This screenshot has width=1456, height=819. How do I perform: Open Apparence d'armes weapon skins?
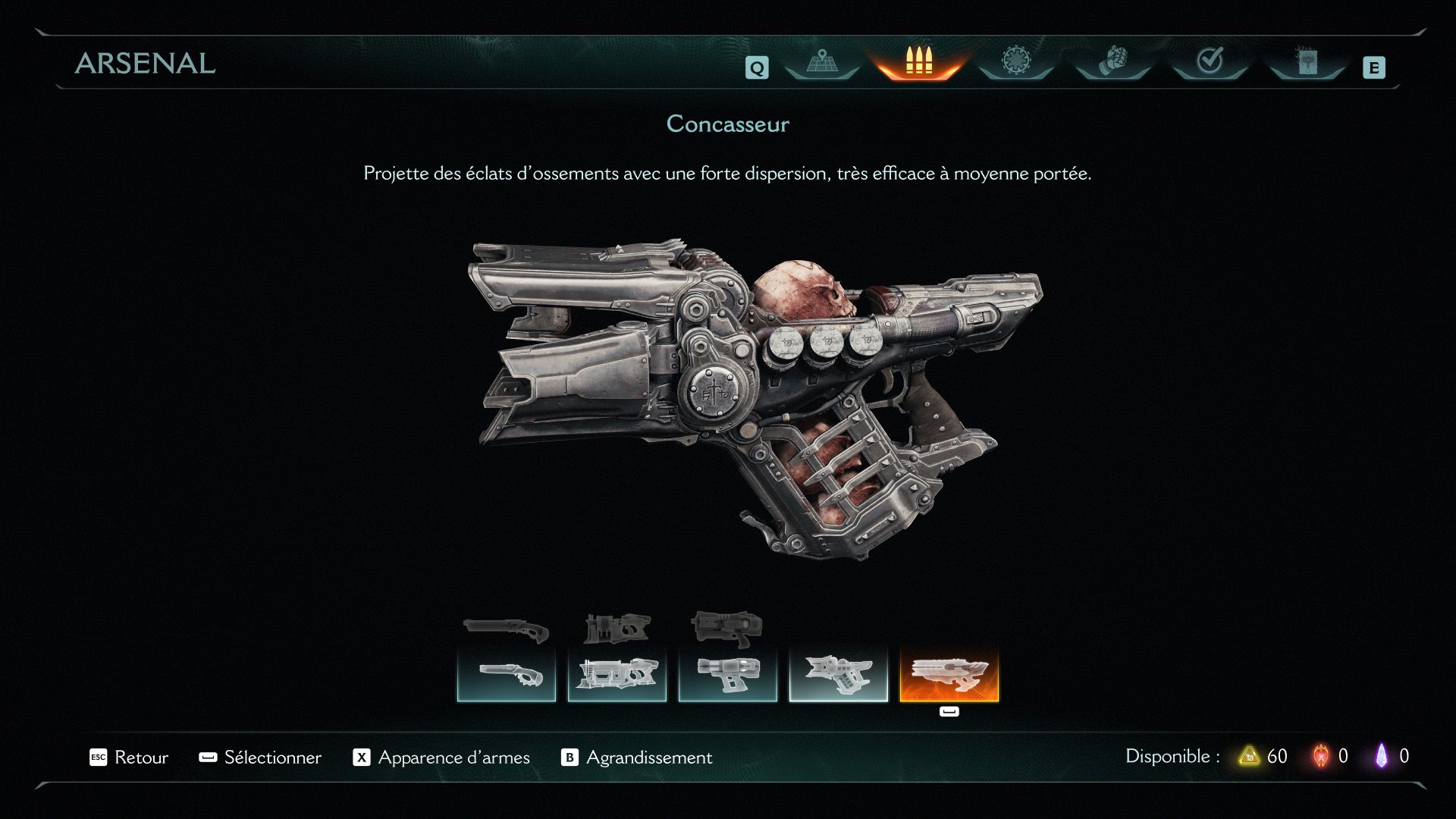click(x=441, y=757)
